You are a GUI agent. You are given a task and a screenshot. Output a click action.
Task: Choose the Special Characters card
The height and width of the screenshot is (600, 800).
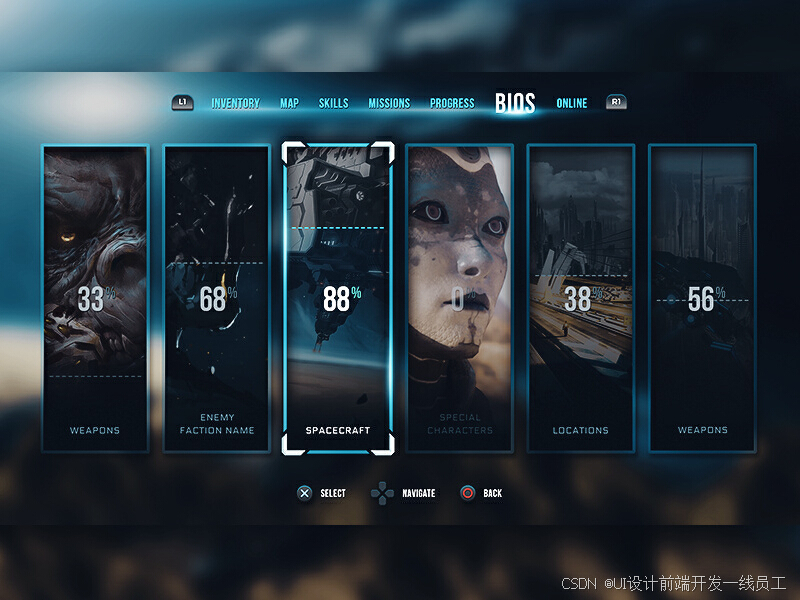[x=460, y=298]
